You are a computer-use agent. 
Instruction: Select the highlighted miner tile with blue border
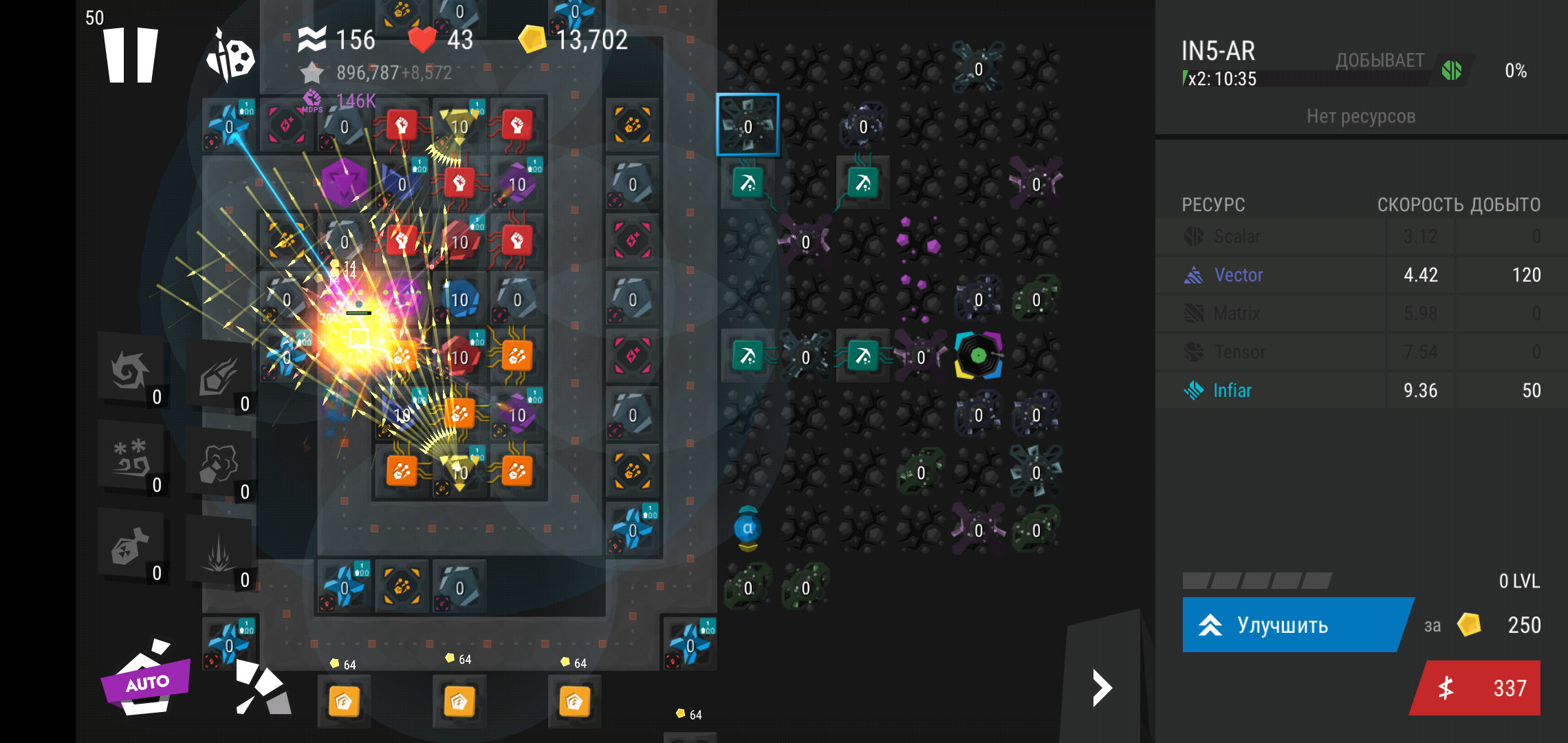coord(748,125)
